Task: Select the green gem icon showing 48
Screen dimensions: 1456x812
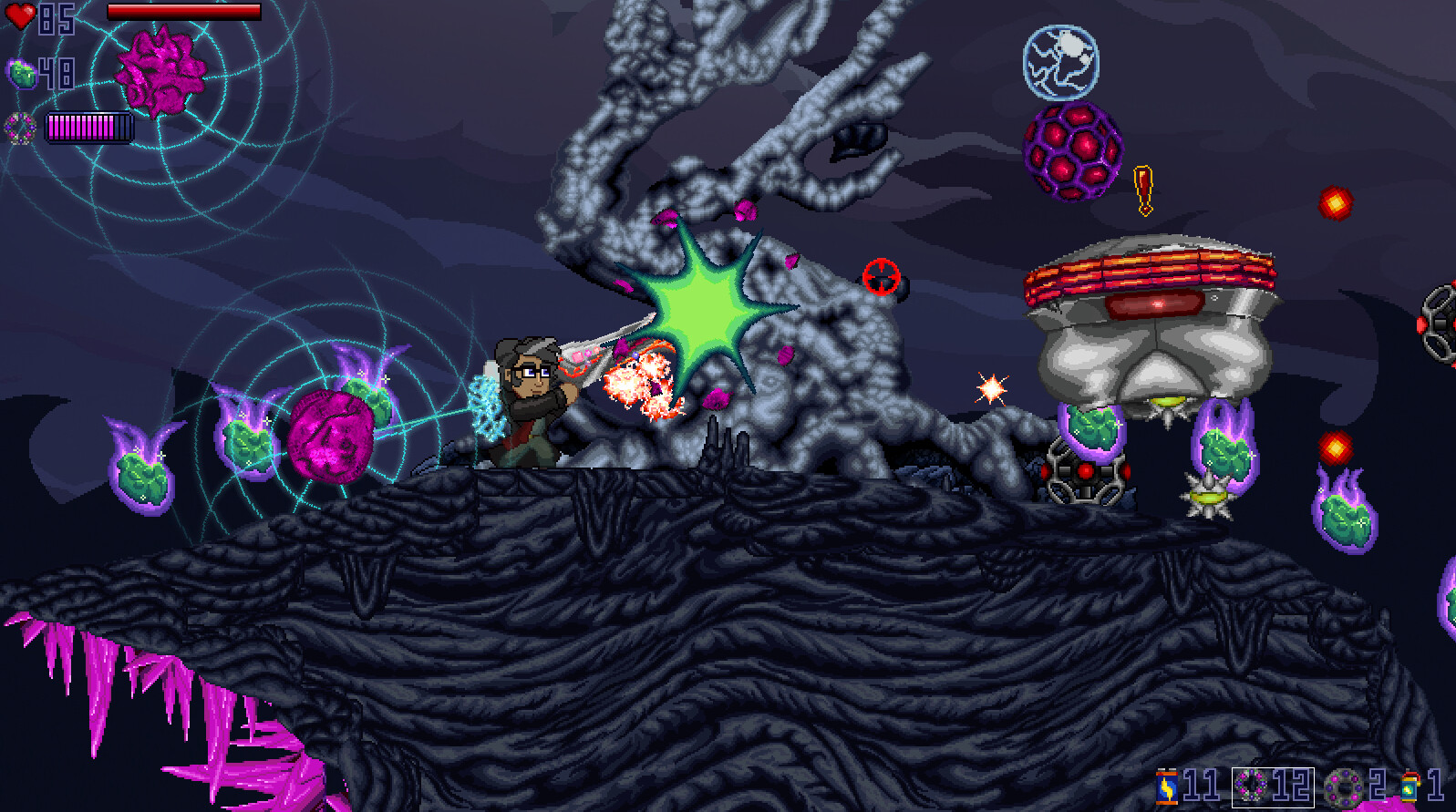Action: point(22,71)
